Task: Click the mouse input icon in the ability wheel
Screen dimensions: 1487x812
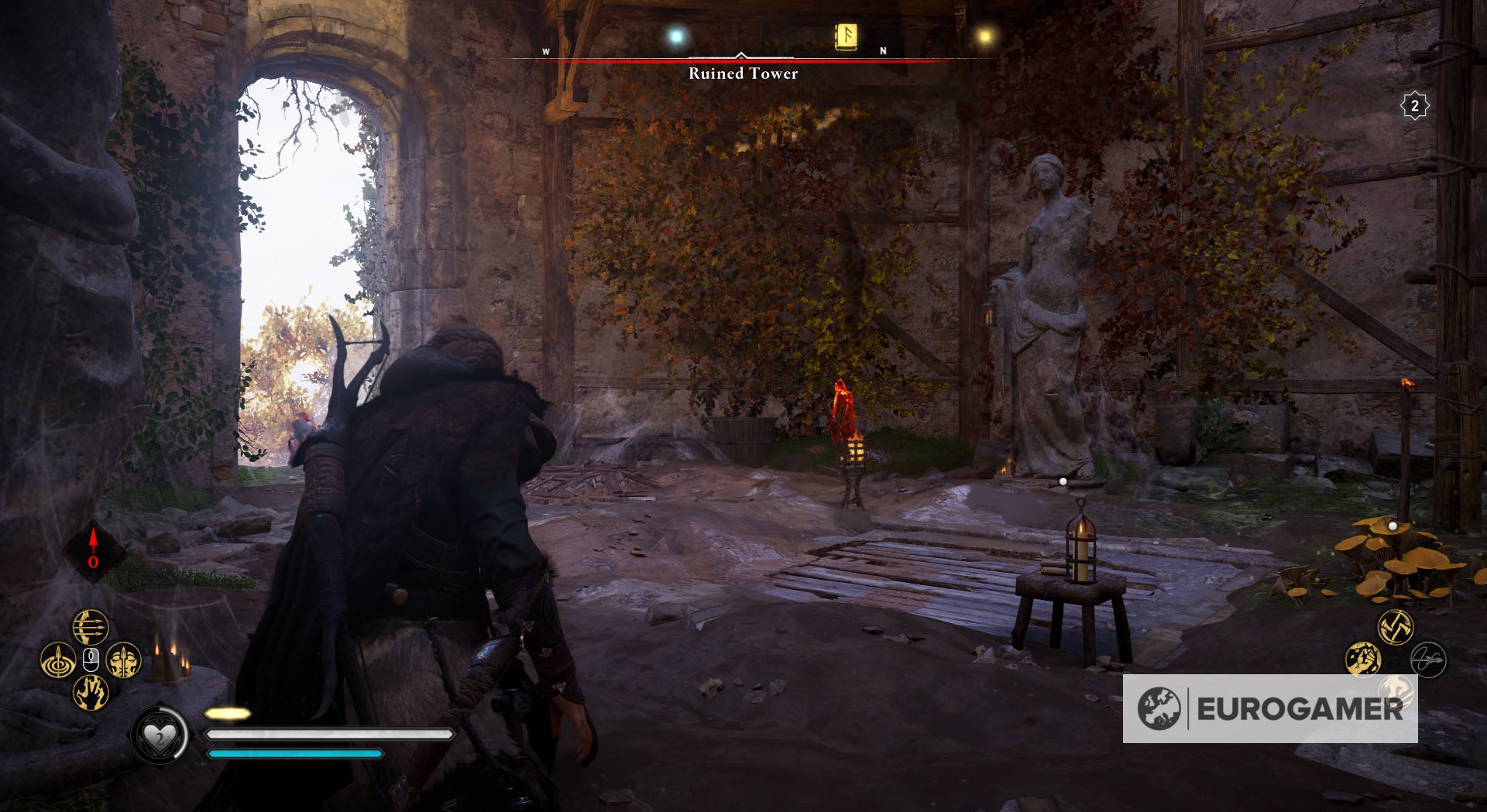Action: tap(90, 659)
